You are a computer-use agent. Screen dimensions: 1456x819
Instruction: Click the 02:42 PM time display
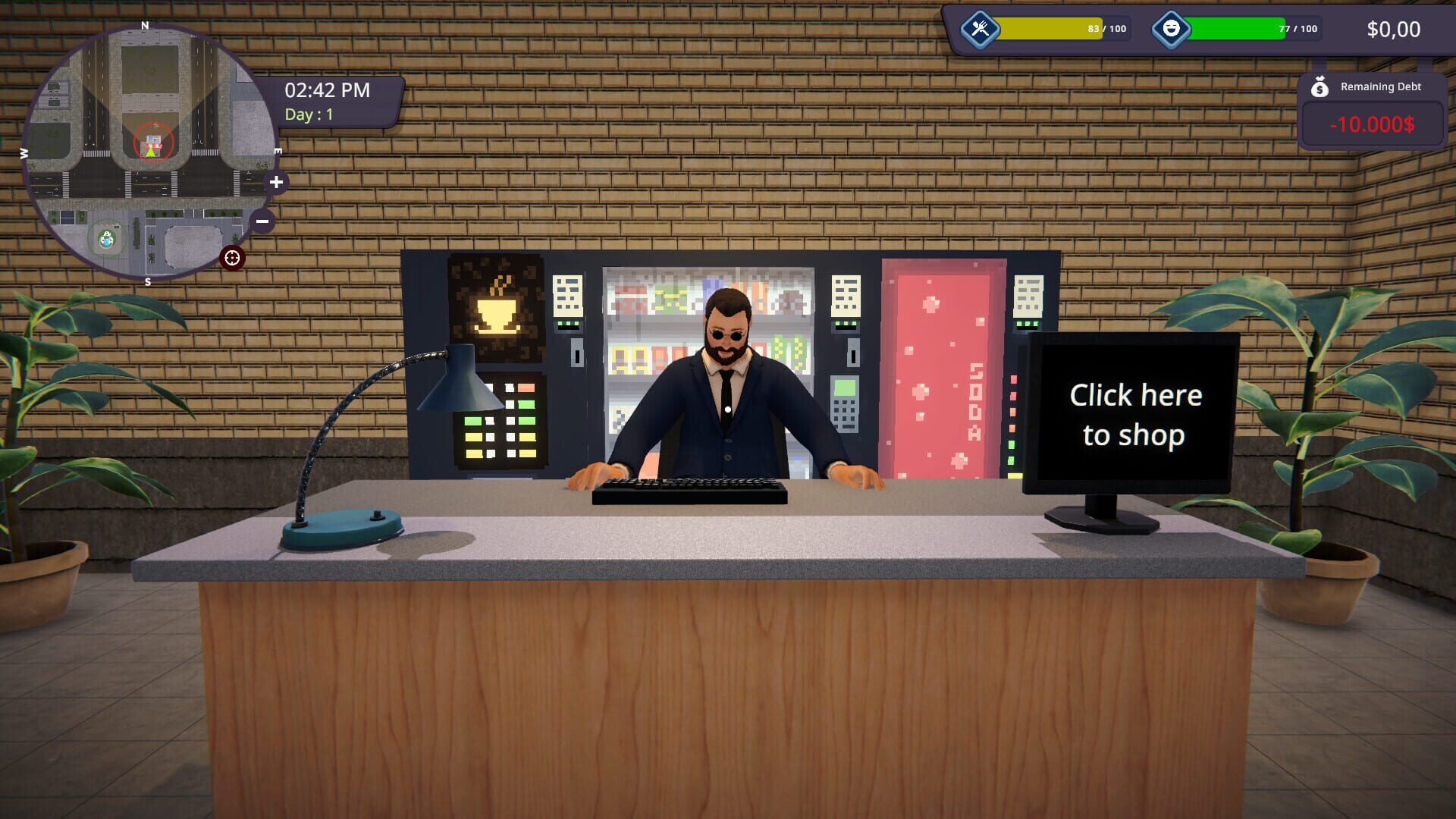click(326, 90)
